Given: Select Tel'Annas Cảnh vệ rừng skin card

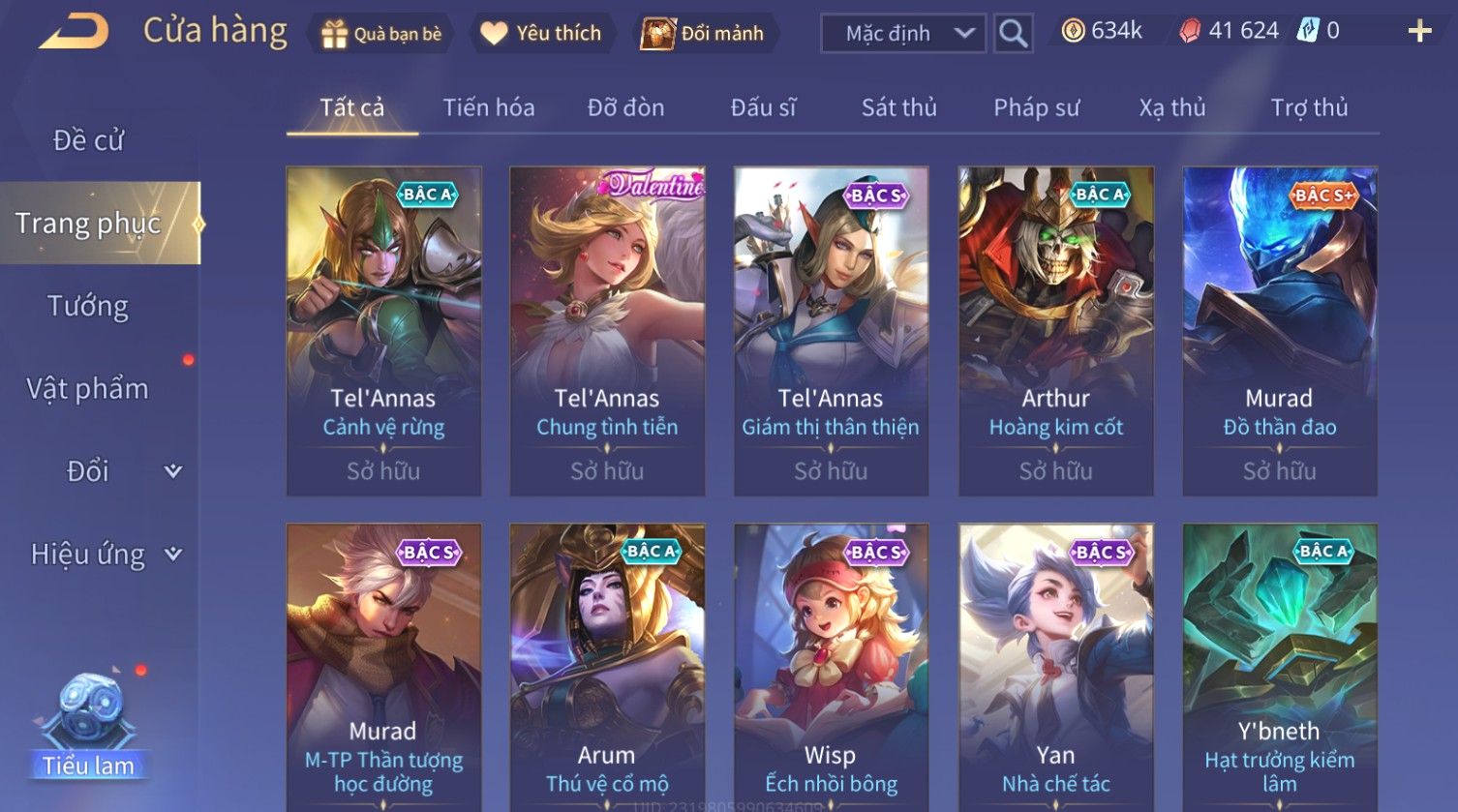Looking at the screenshot, I should (x=383, y=331).
